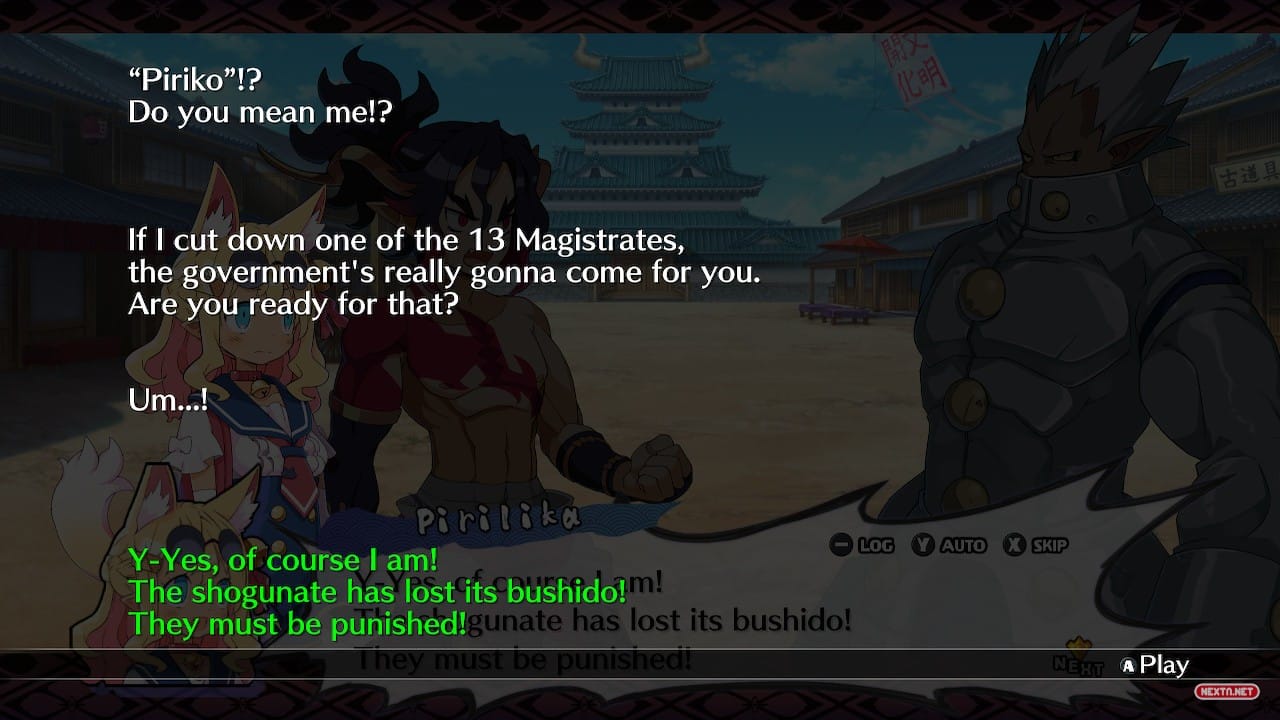Screen dimensions: 1280x720
Task: Select the 13 Magistrates log entry
Action: click(x=444, y=272)
